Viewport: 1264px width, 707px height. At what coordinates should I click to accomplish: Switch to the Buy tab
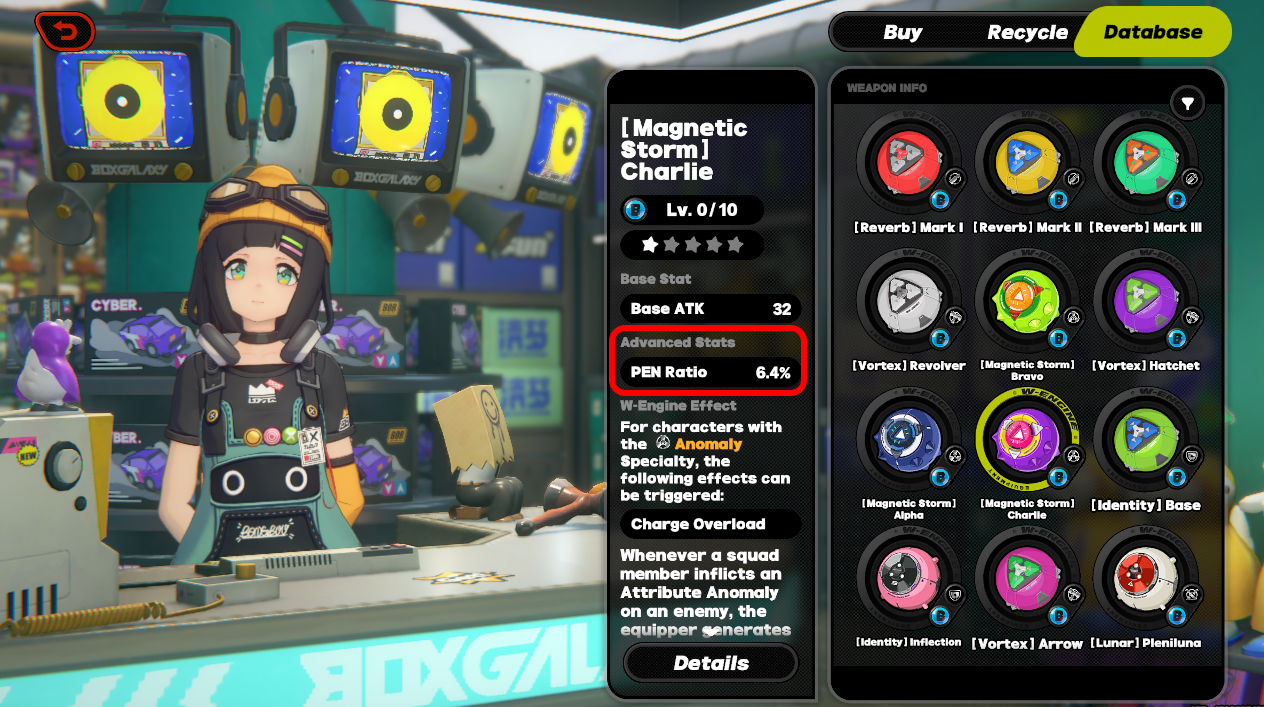(902, 32)
